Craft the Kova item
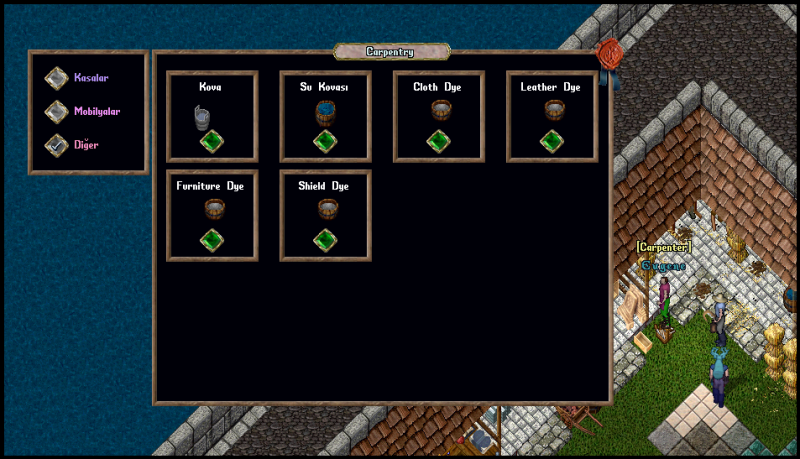 click(x=211, y=142)
